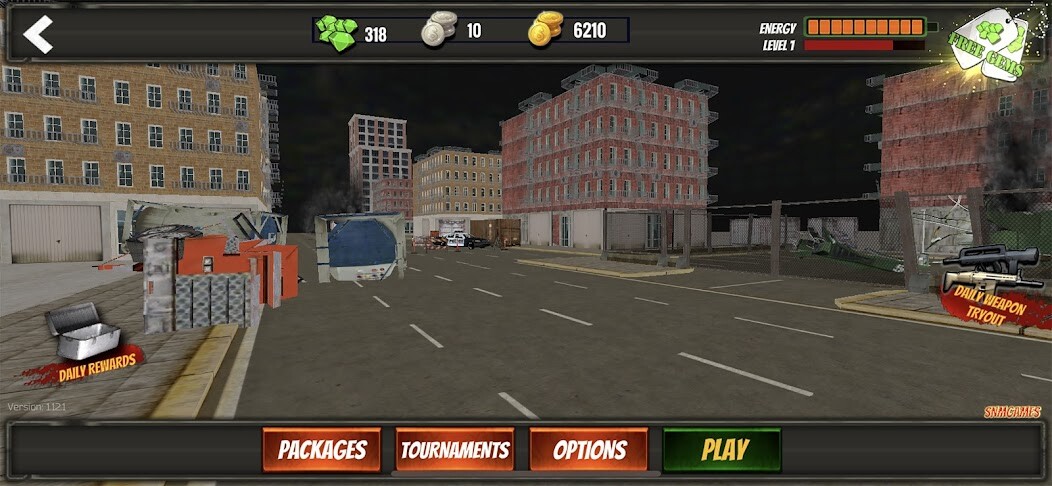Tap the green gems currency icon
The height and width of the screenshot is (486, 1052).
point(337,31)
